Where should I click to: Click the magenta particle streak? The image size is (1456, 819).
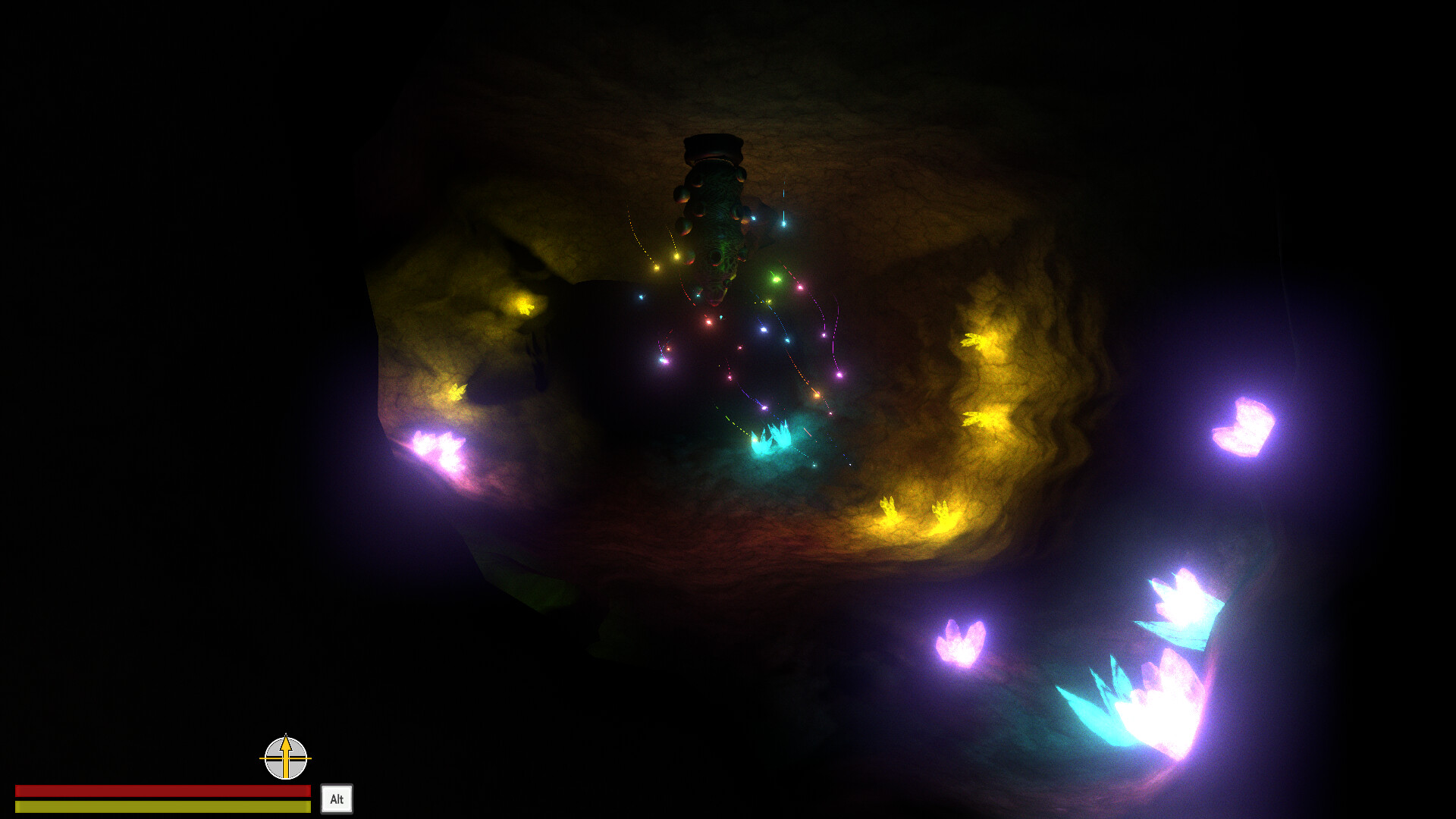(840, 375)
